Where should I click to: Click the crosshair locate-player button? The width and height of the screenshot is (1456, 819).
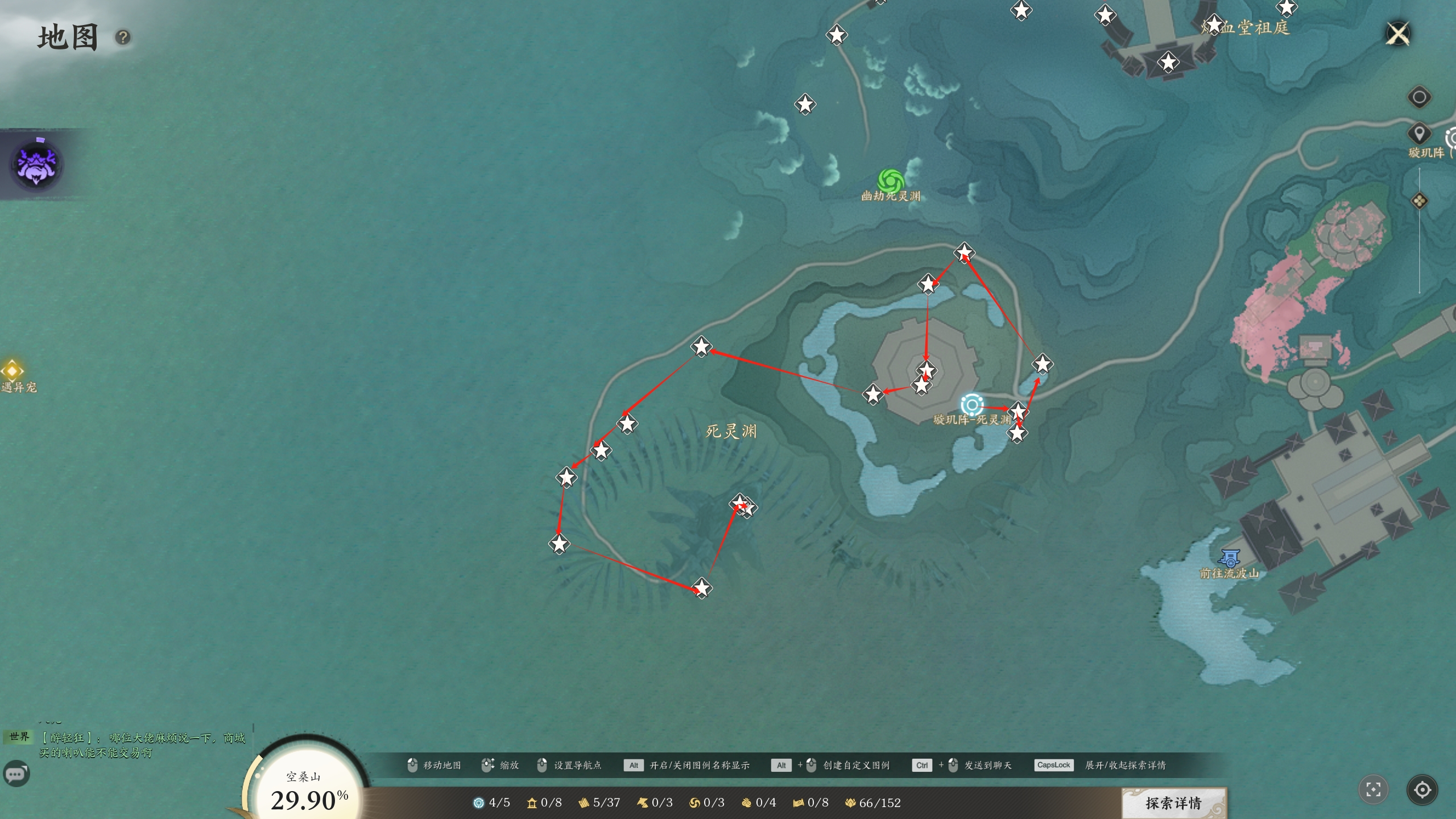(x=1422, y=790)
